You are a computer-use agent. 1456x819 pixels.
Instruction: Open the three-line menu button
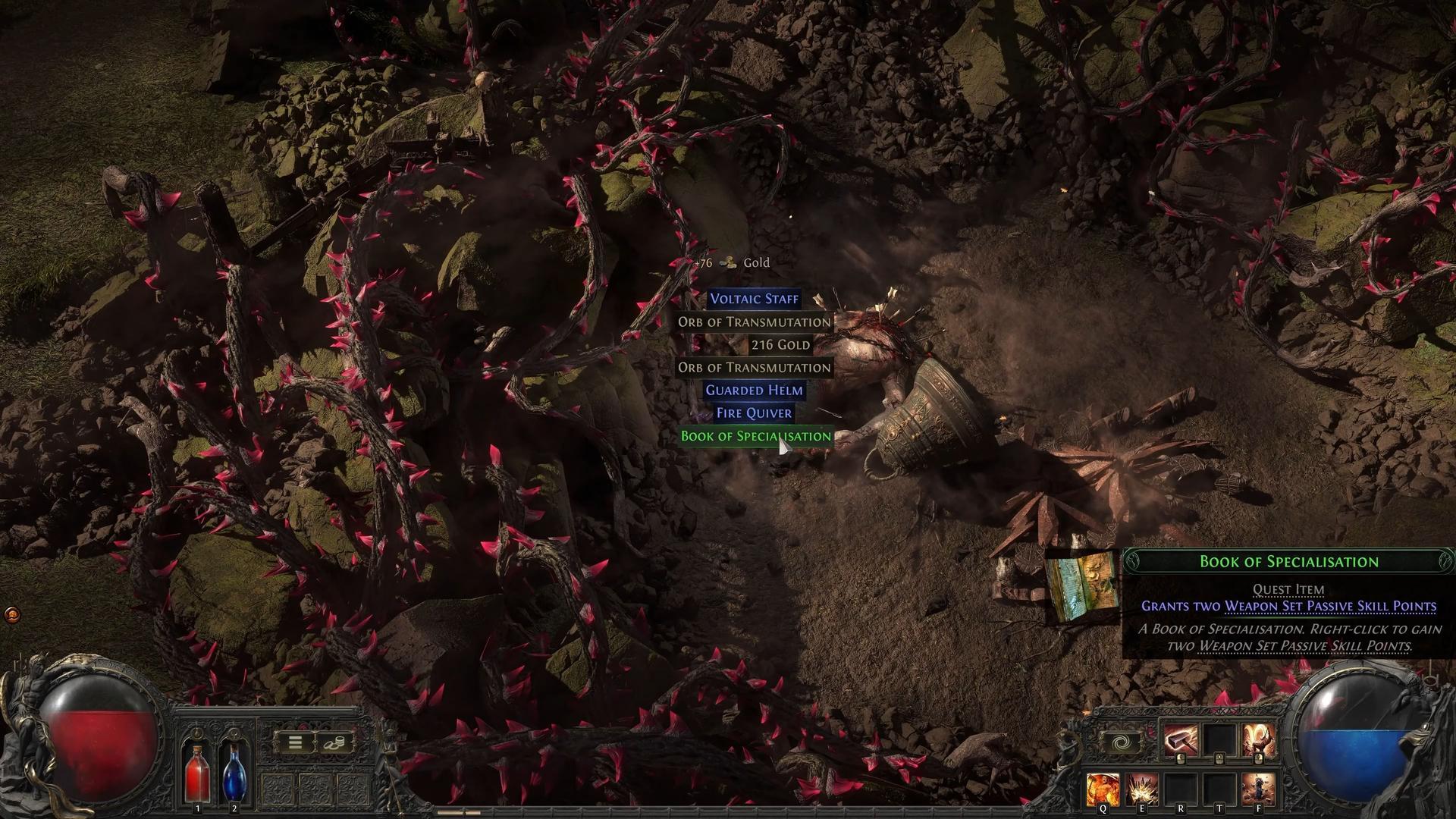tap(296, 743)
